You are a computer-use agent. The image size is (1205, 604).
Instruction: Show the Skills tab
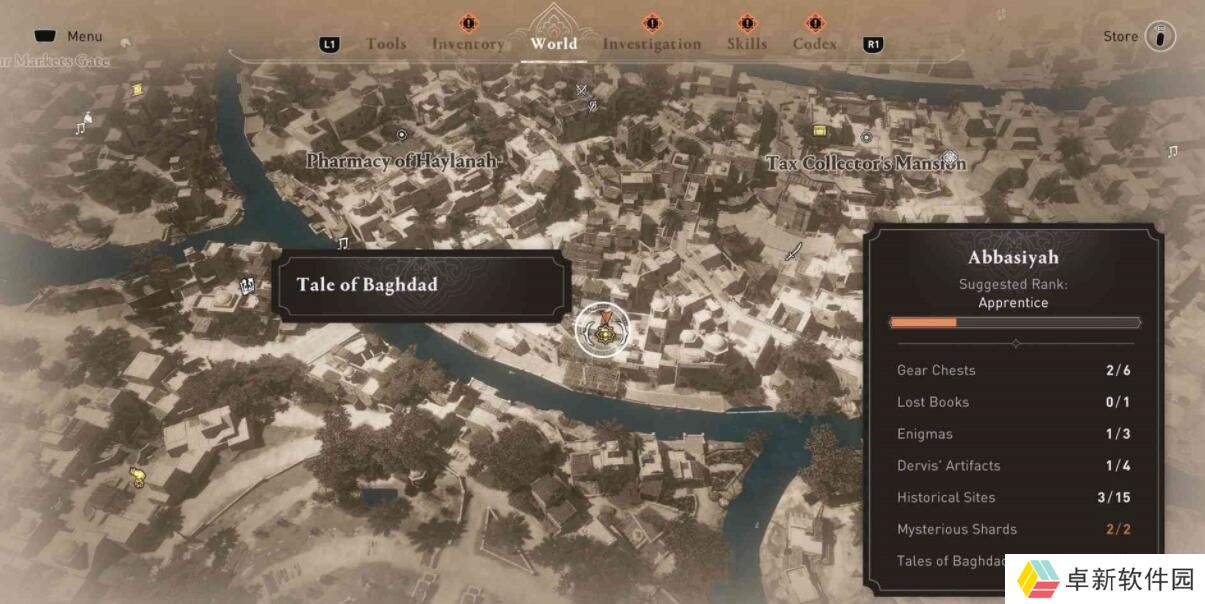(747, 44)
